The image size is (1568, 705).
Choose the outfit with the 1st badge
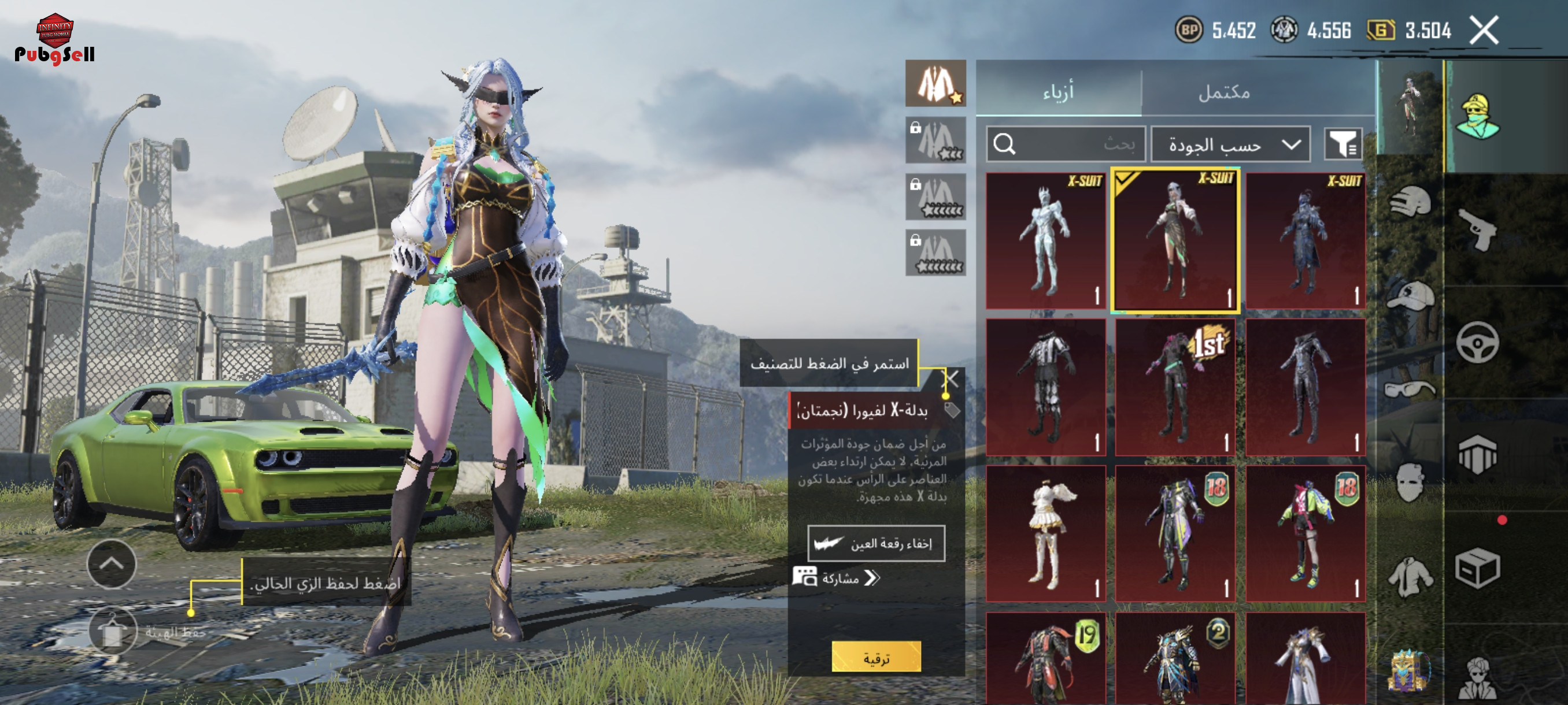point(1175,387)
